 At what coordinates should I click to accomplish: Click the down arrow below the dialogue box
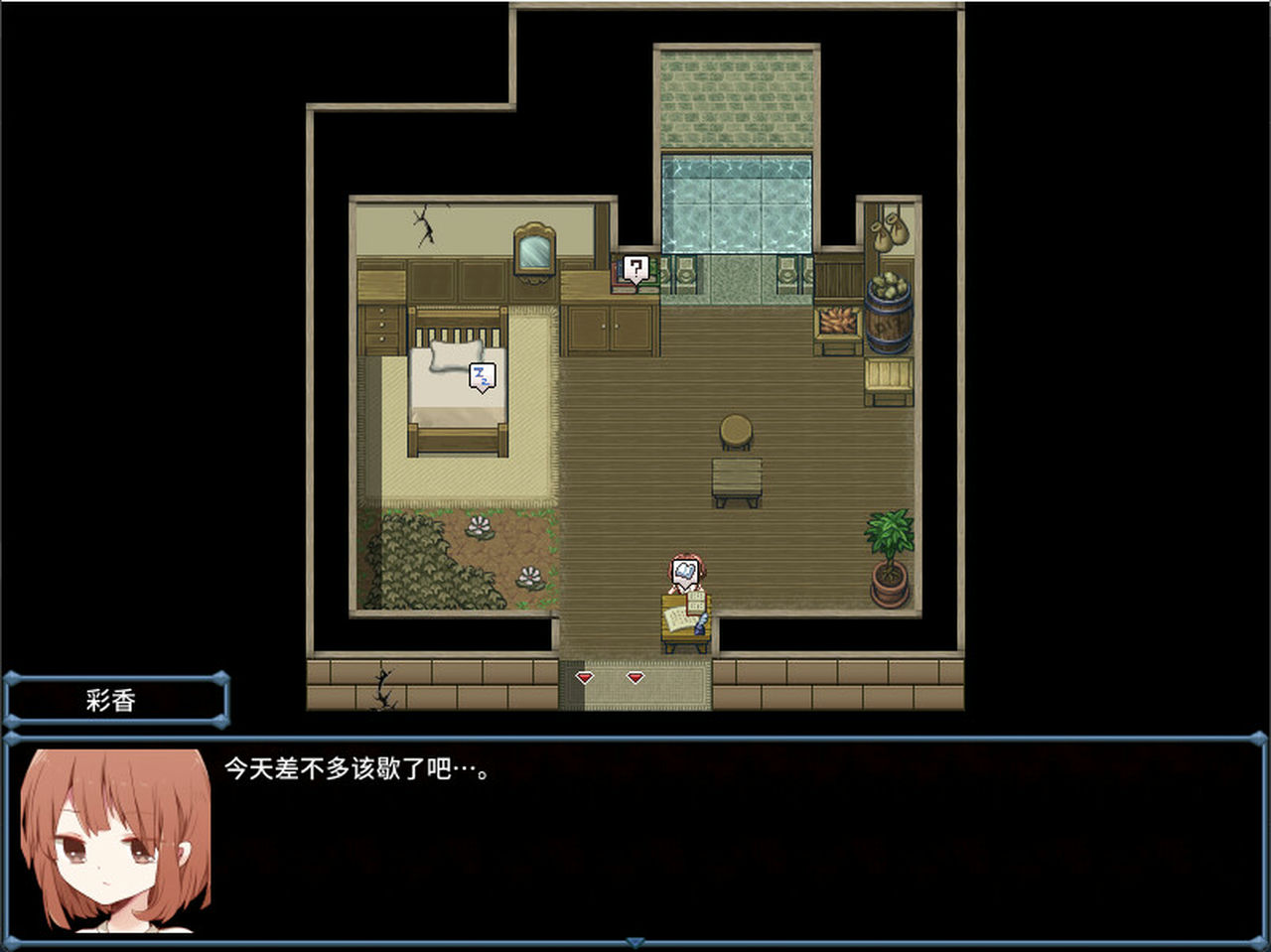click(635, 942)
